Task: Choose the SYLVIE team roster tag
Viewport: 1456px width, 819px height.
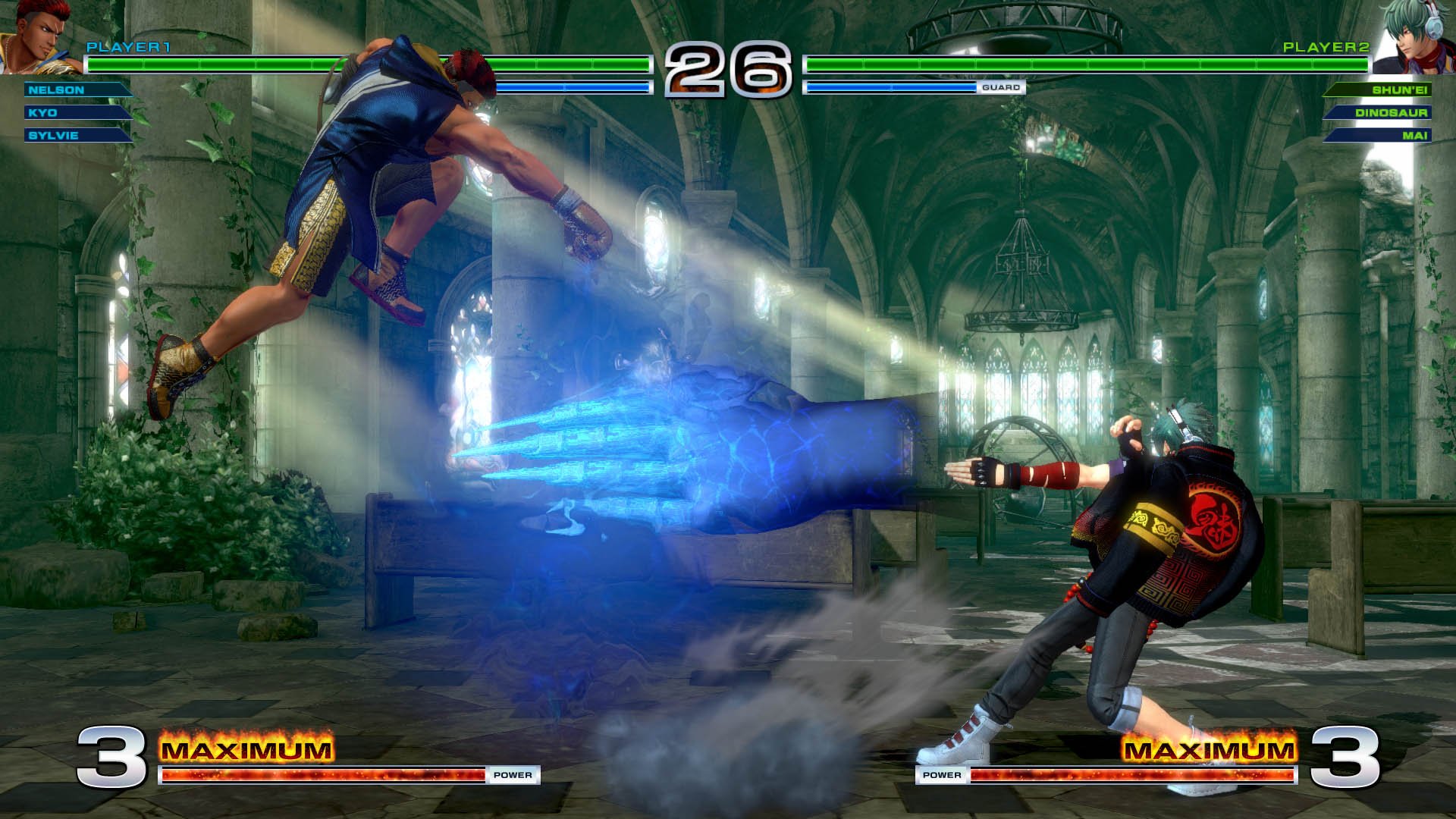Action: [x=76, y=136]
